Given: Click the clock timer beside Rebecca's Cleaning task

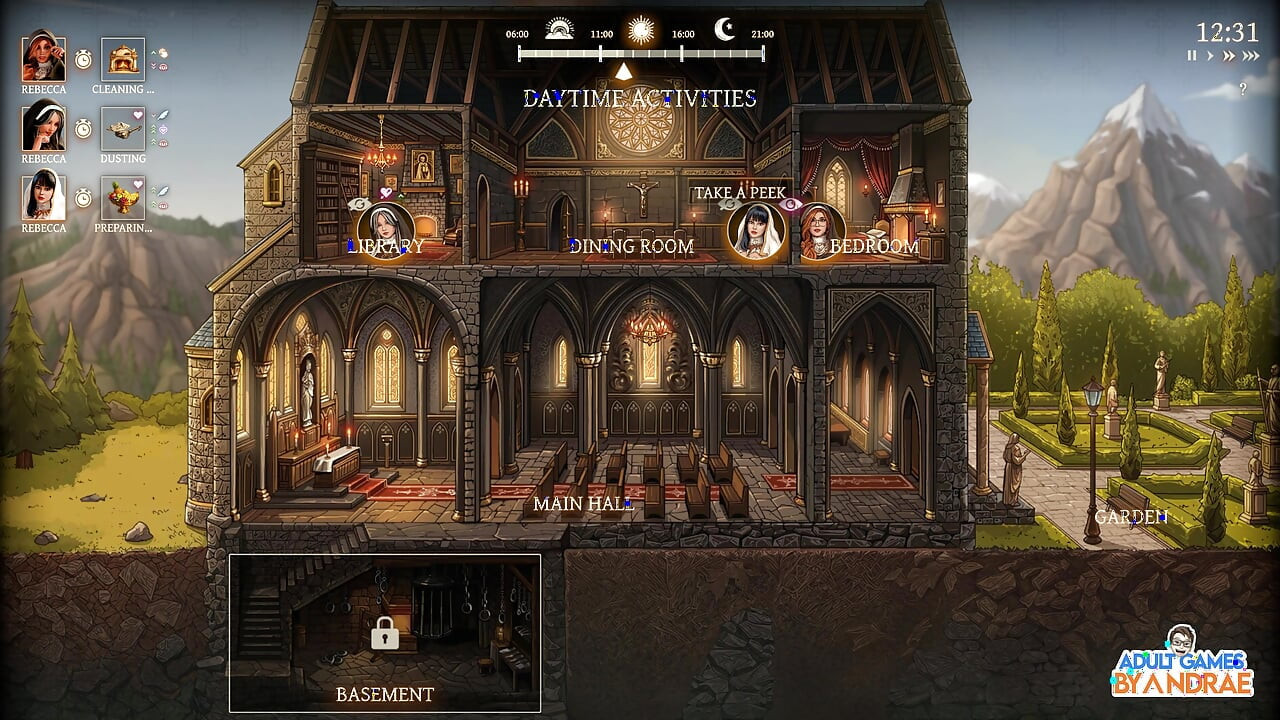Looking at the screenshot, I should 83,58.
